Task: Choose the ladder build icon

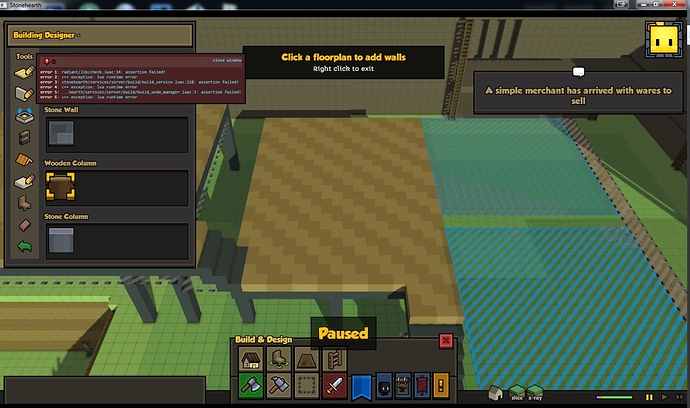Action: tap(335, 359)
